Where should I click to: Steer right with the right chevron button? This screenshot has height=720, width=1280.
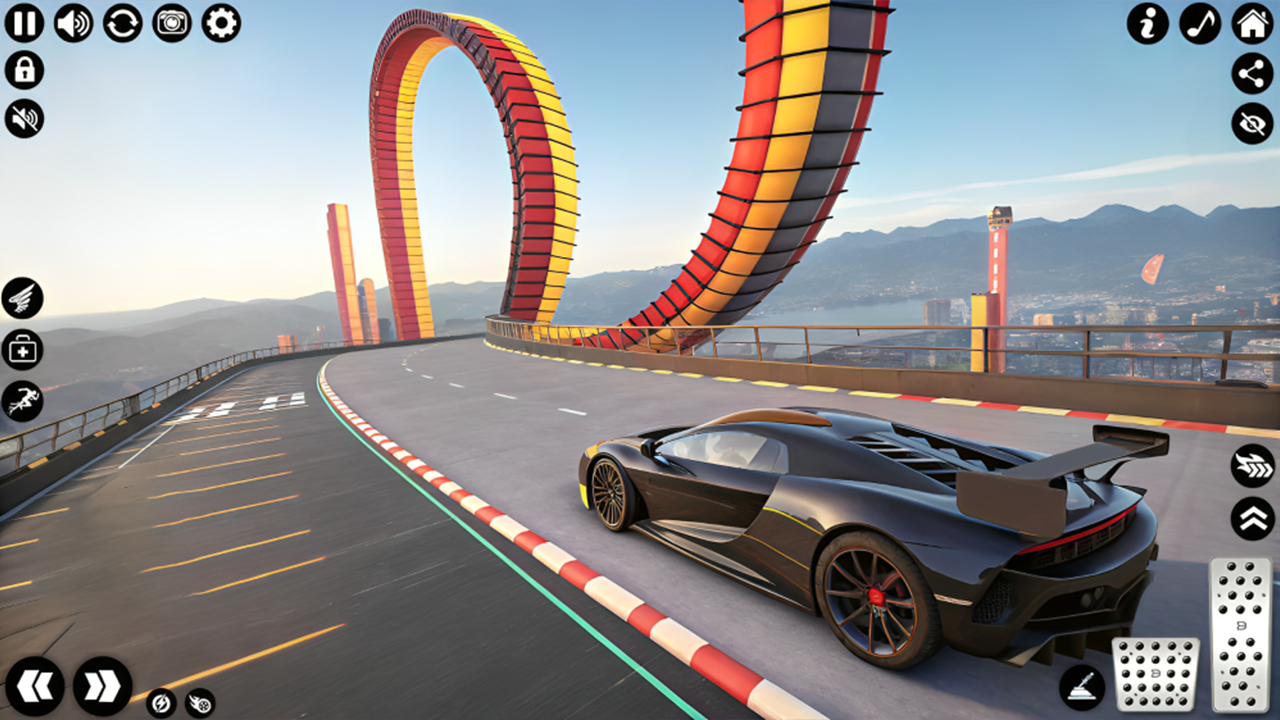[x=102, y=686]
